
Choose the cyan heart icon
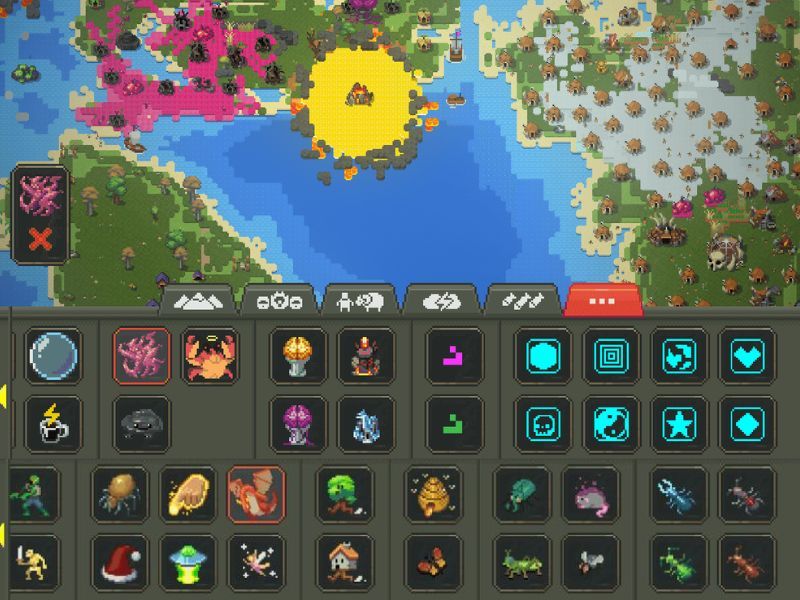pos(747,356)
